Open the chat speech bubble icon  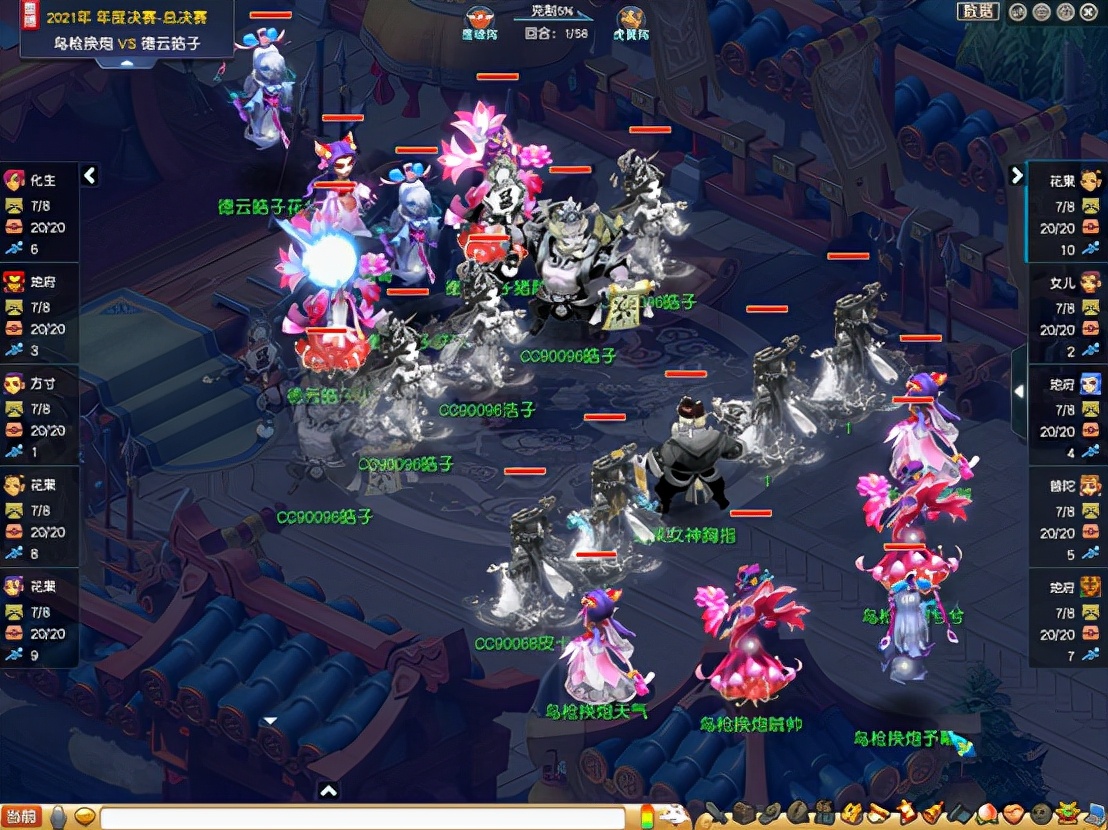[x=85, y=817]
